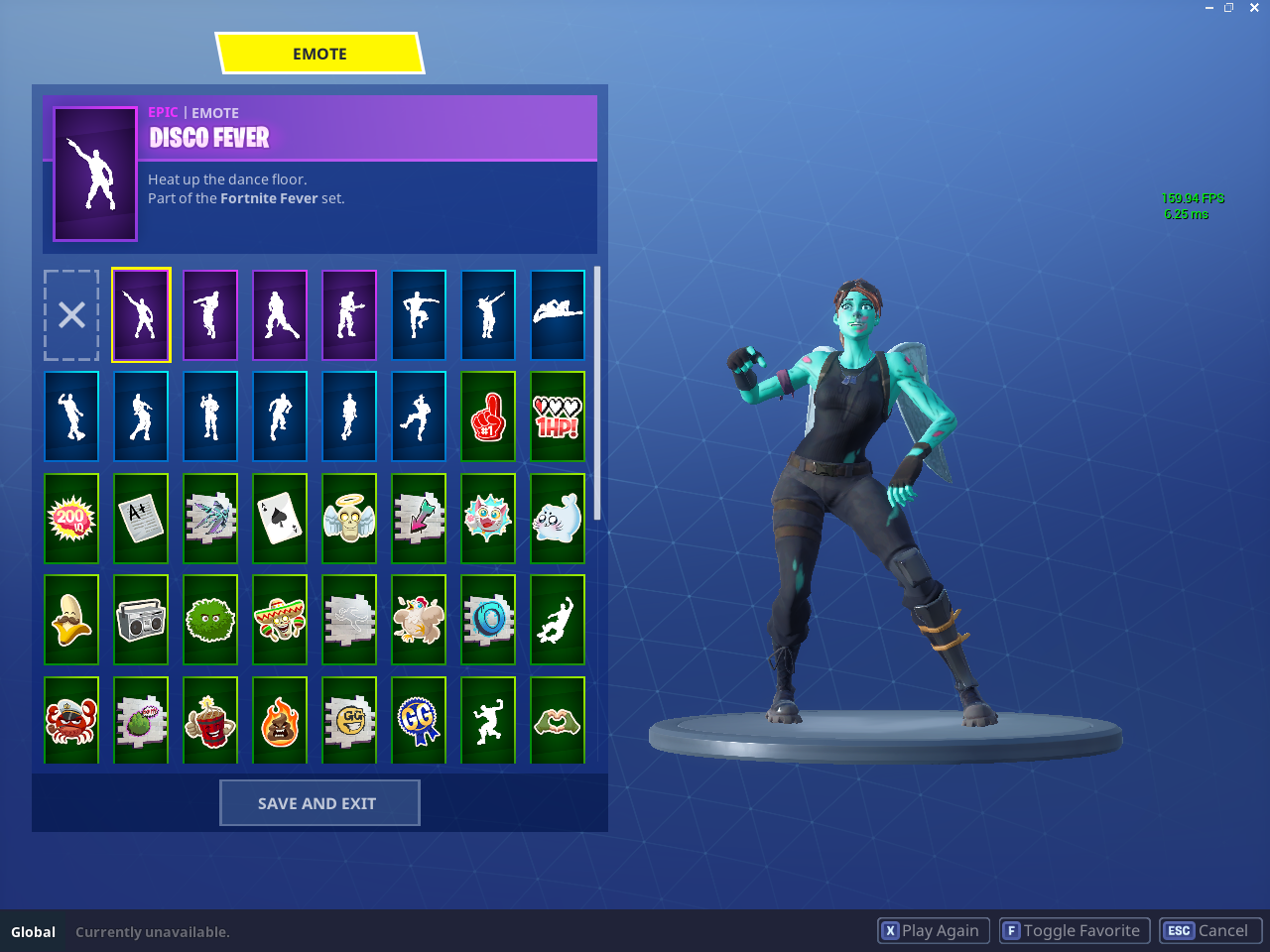Pick the #1 foam finger emoticon

(488, 416)
